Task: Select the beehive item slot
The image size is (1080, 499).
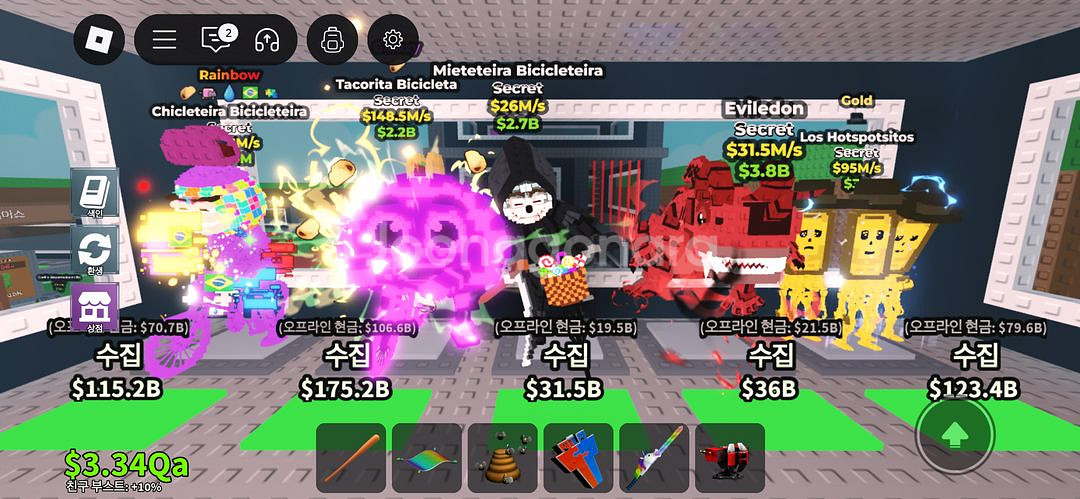Action: [503, 457]
